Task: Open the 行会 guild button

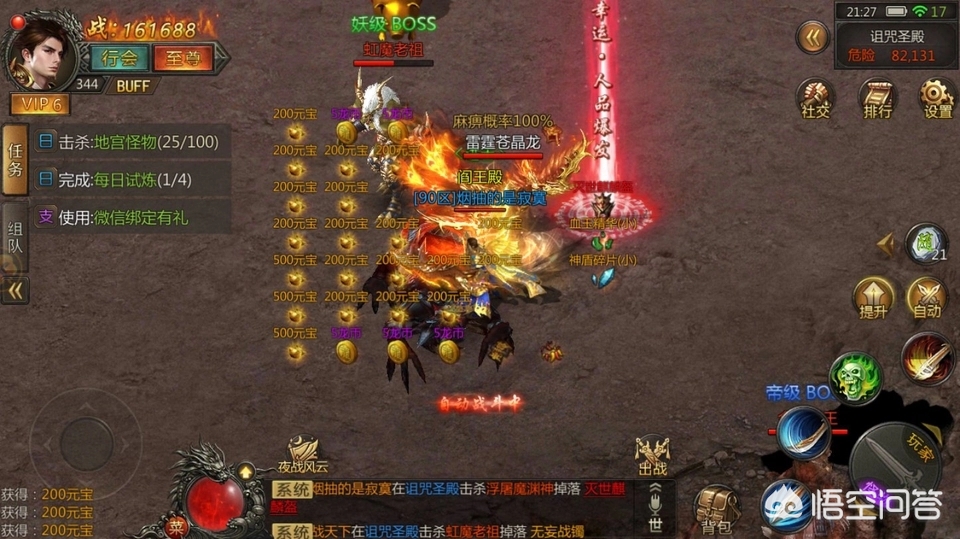Action: click(118, 57)
